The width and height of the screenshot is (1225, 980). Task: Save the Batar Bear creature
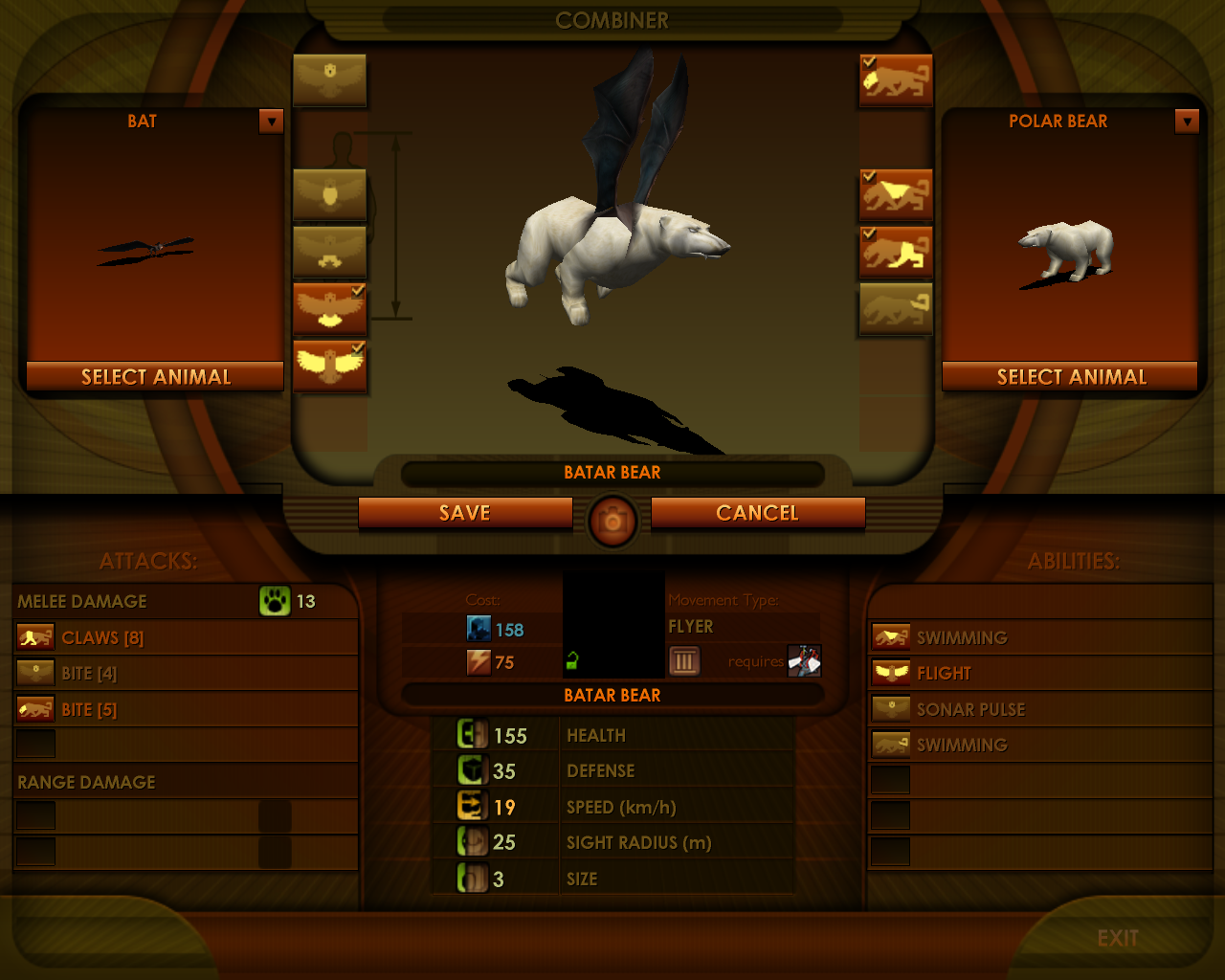pyautogui.click(x=465, y=513)
